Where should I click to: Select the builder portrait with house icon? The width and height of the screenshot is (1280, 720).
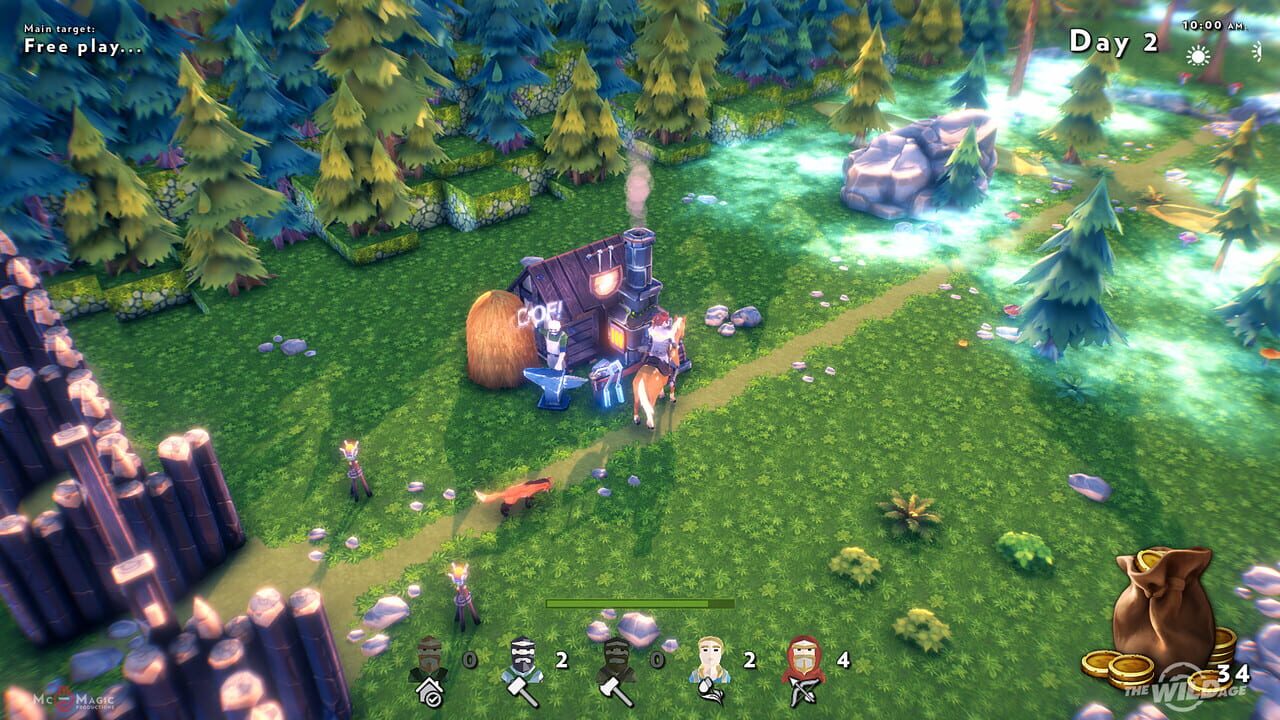[x=427, y=660]
